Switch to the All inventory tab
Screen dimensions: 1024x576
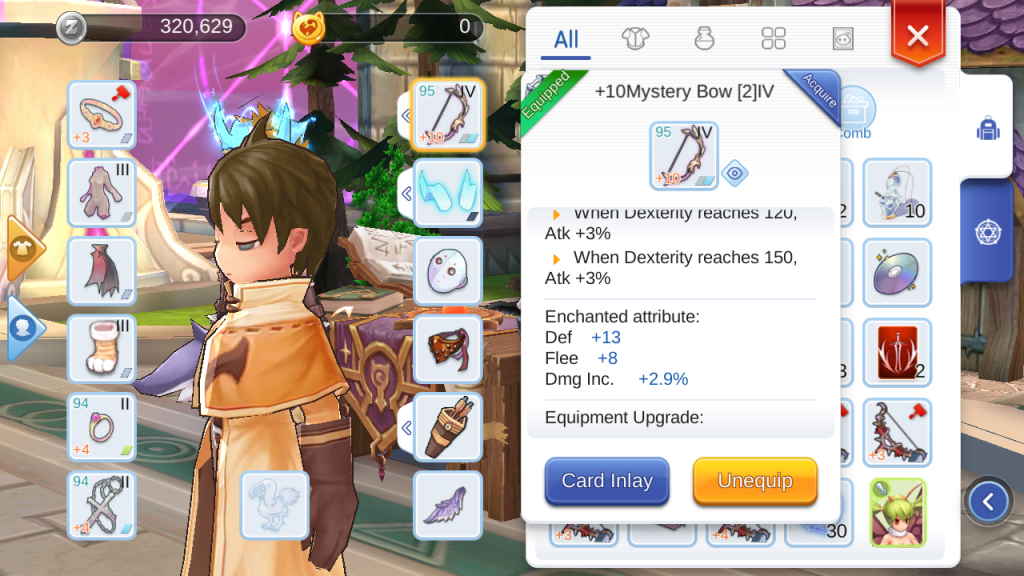pyautogui.click(x=566, y=39)
